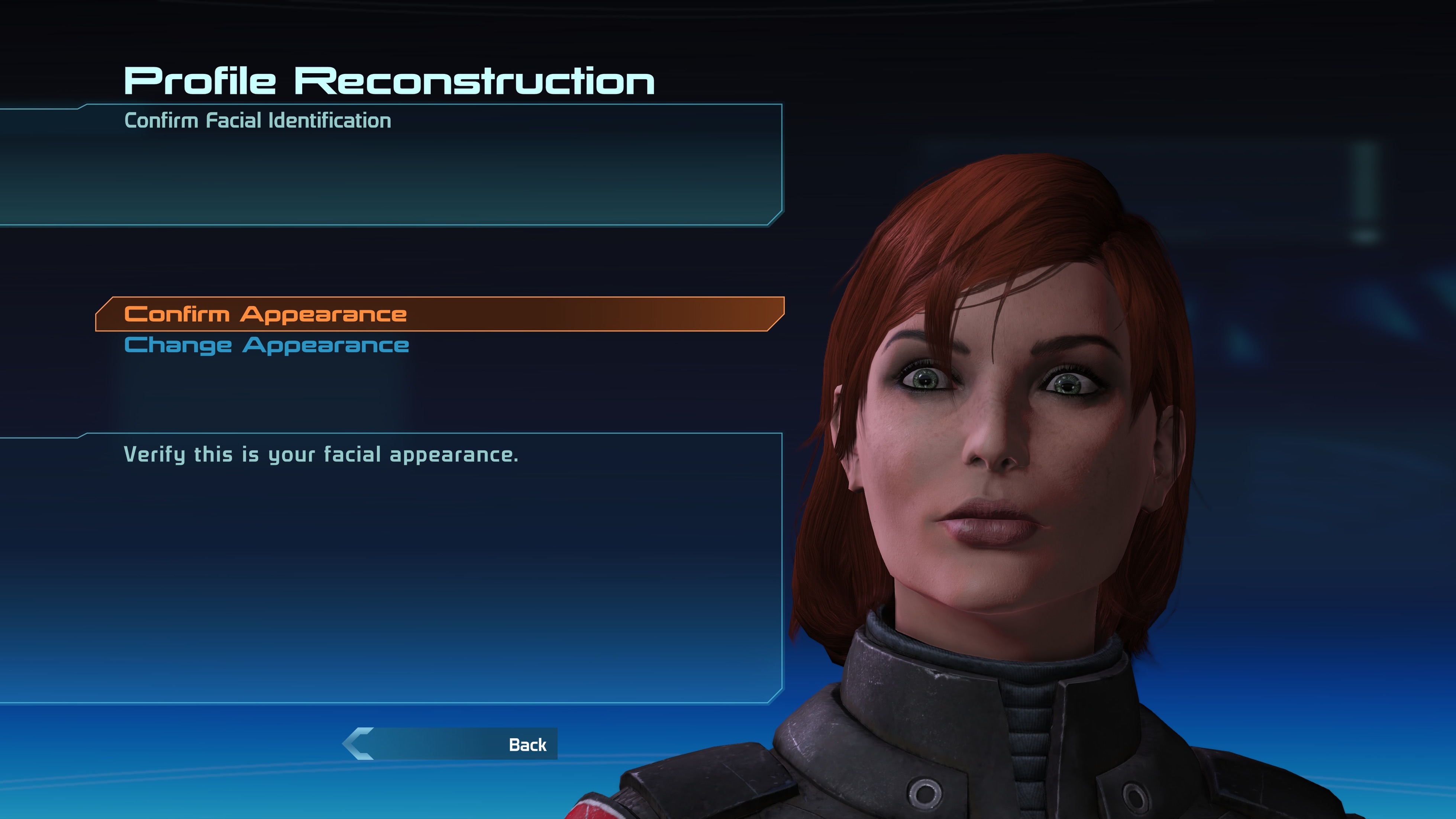Choose Change Appearance entry
This screenshot has width=1456, height=819.
click(x=267, y=345)
